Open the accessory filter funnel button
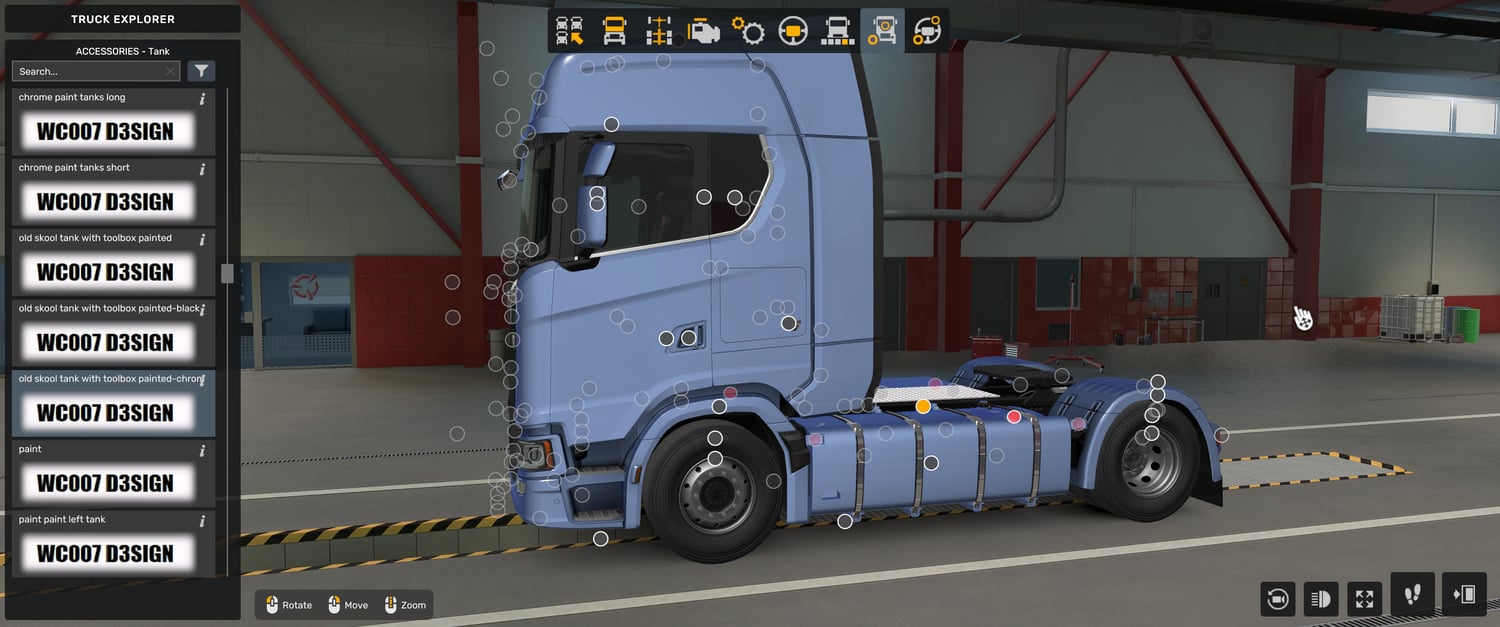 point(202,71)
